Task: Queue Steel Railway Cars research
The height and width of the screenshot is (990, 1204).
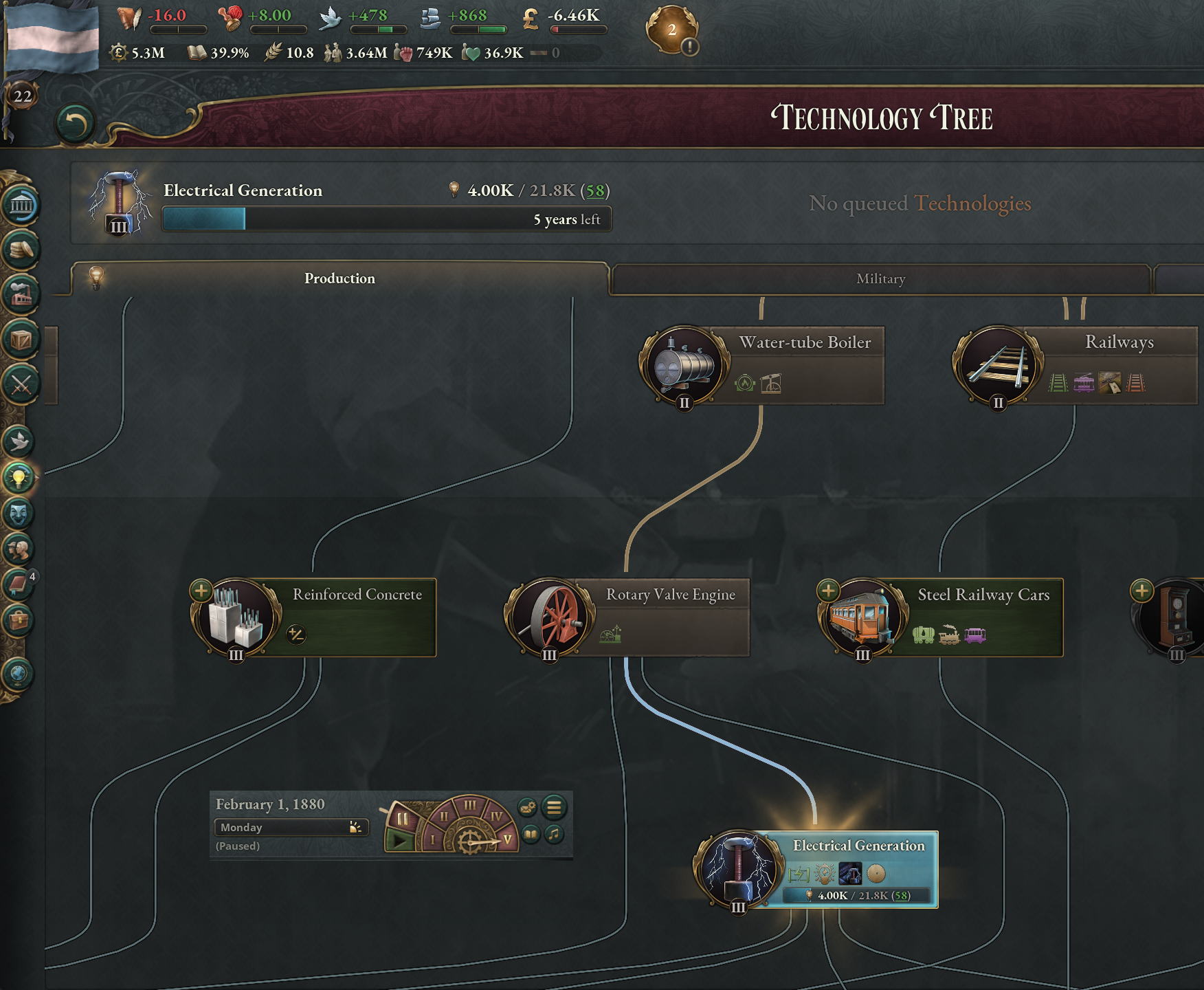Action: 828,591
